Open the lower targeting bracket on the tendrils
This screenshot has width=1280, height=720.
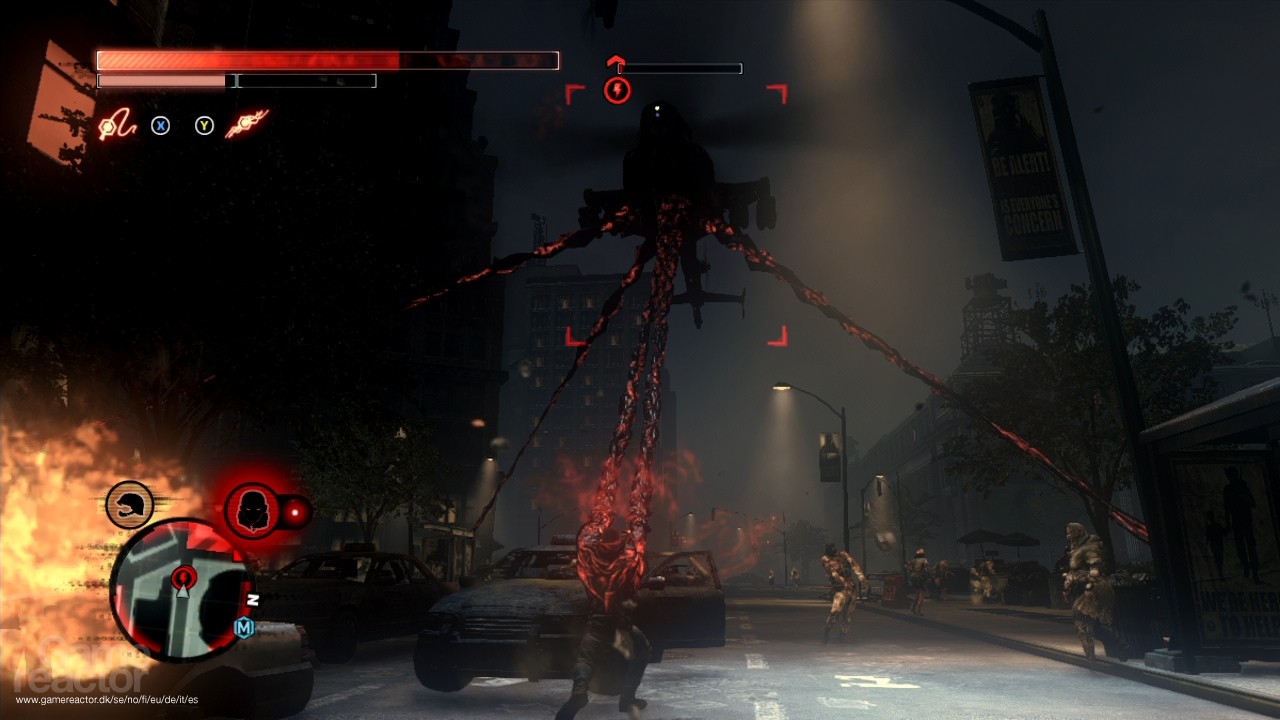(573, 336)
